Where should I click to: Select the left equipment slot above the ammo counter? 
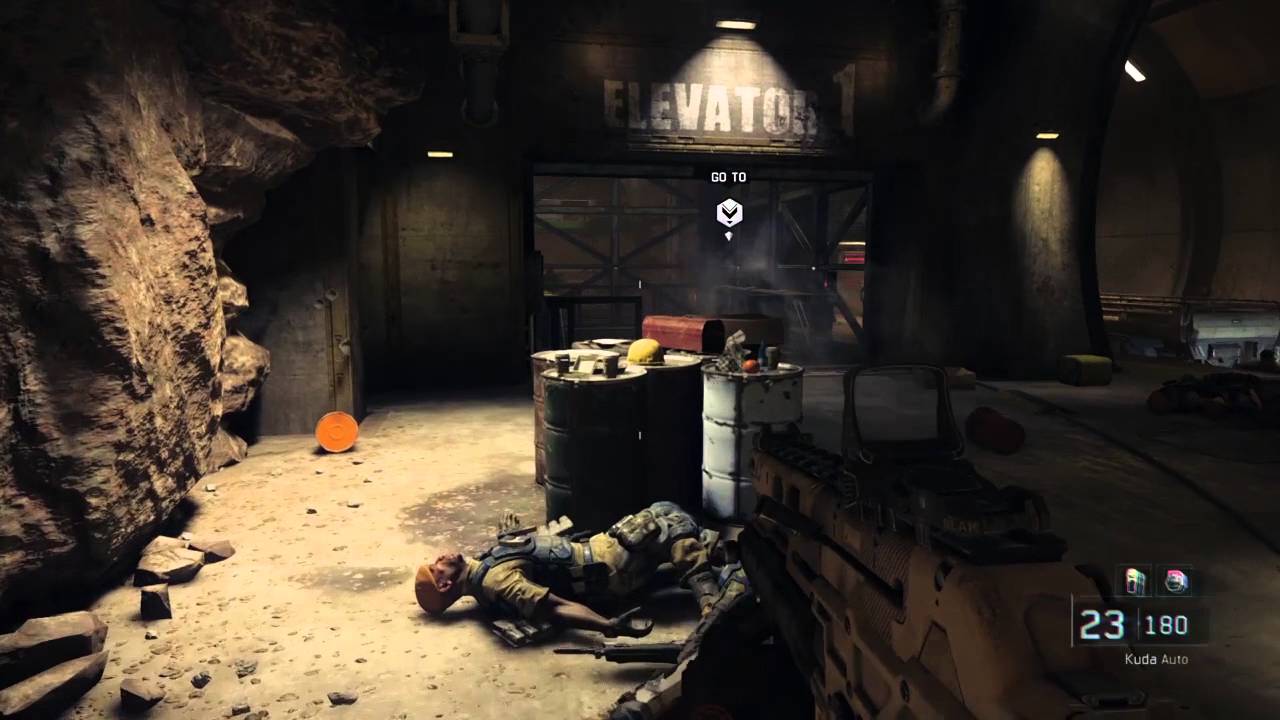pos(1136,581)
